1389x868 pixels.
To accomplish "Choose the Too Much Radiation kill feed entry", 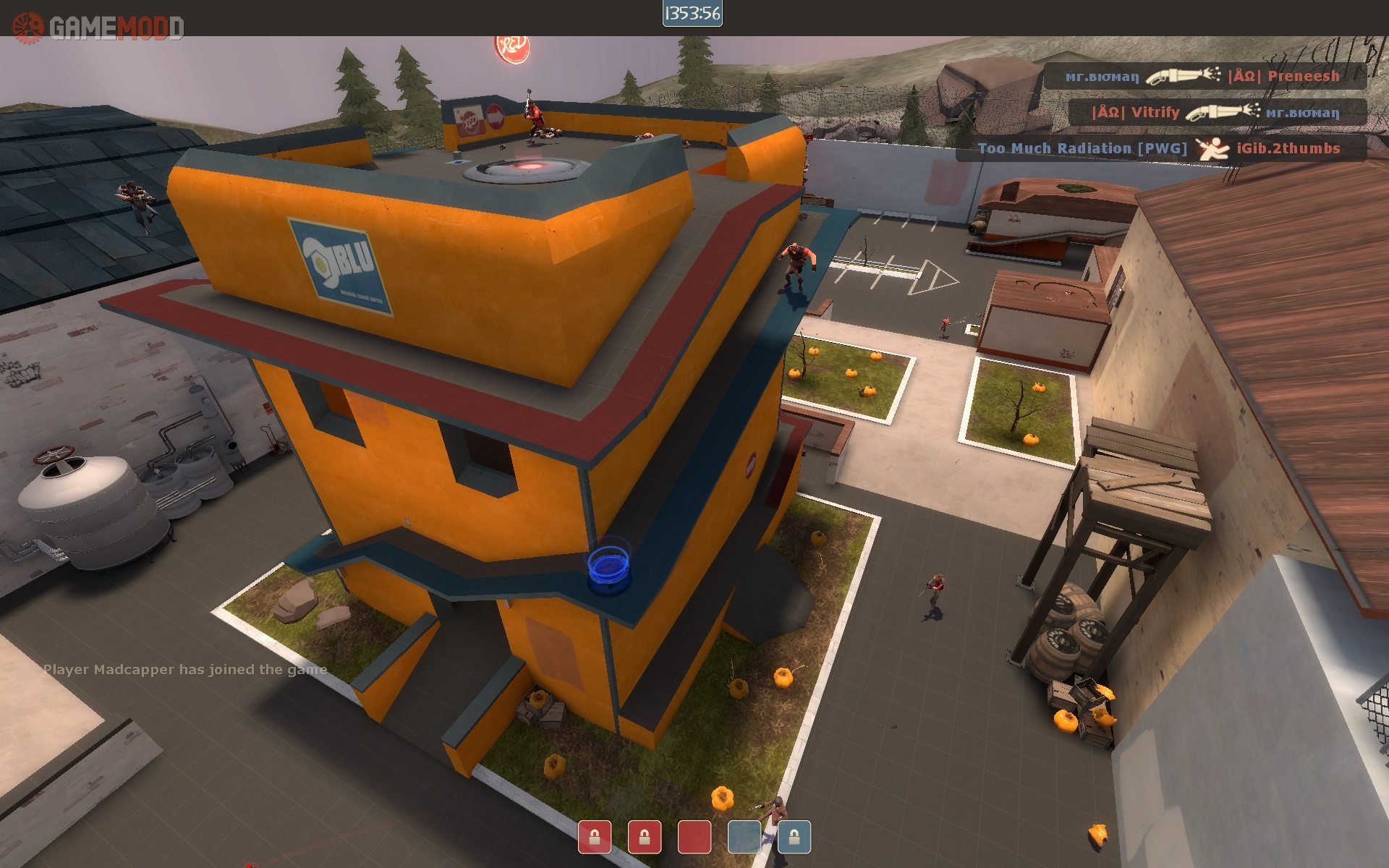I will 1160,148.
